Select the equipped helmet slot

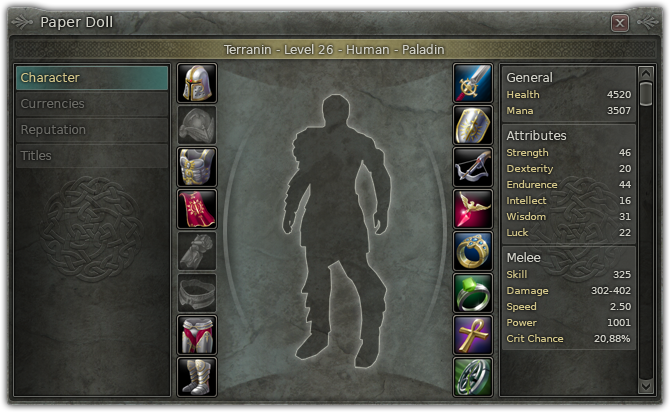pos(197,83)
